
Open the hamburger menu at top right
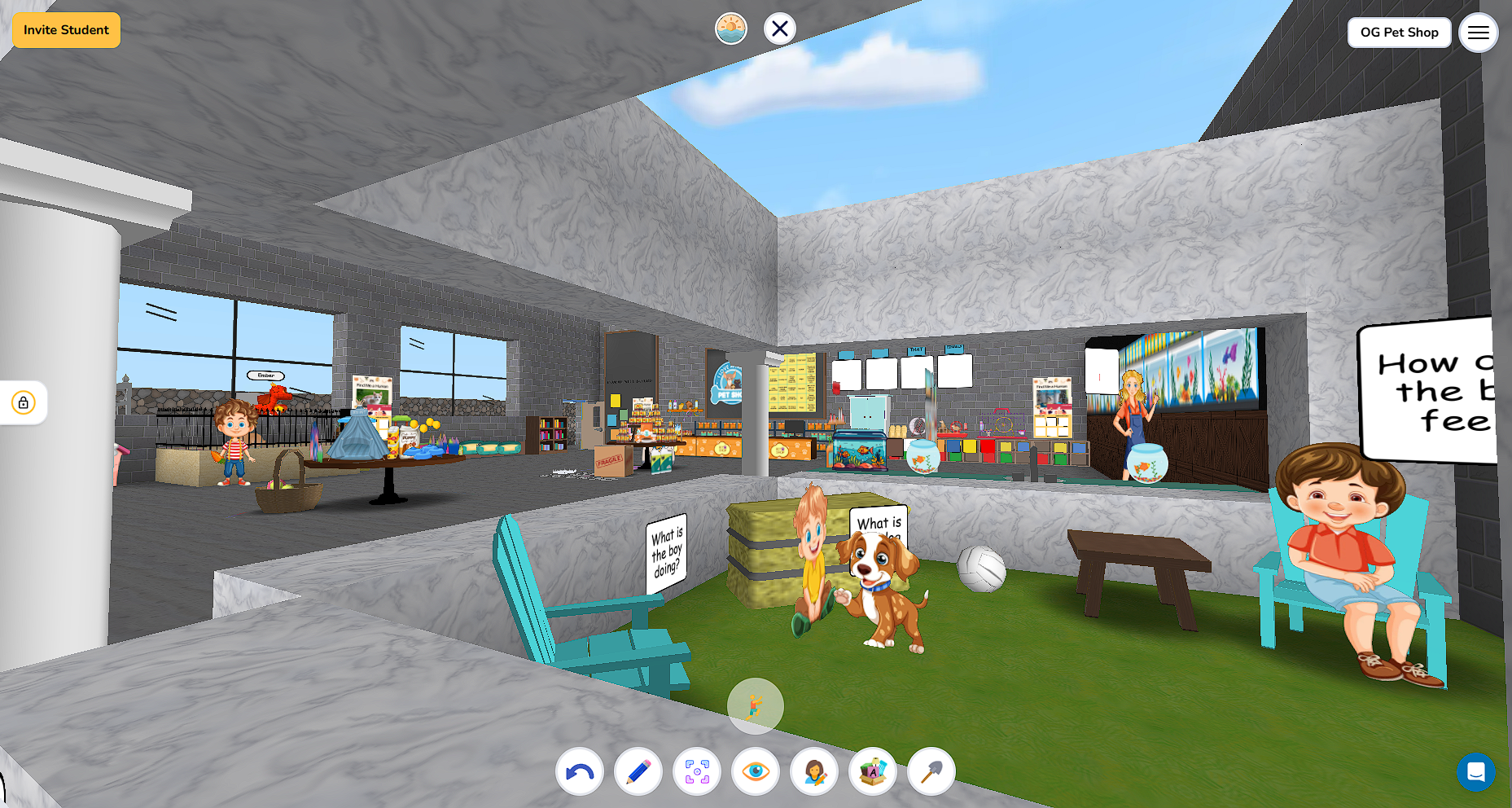pos(1479,33)
